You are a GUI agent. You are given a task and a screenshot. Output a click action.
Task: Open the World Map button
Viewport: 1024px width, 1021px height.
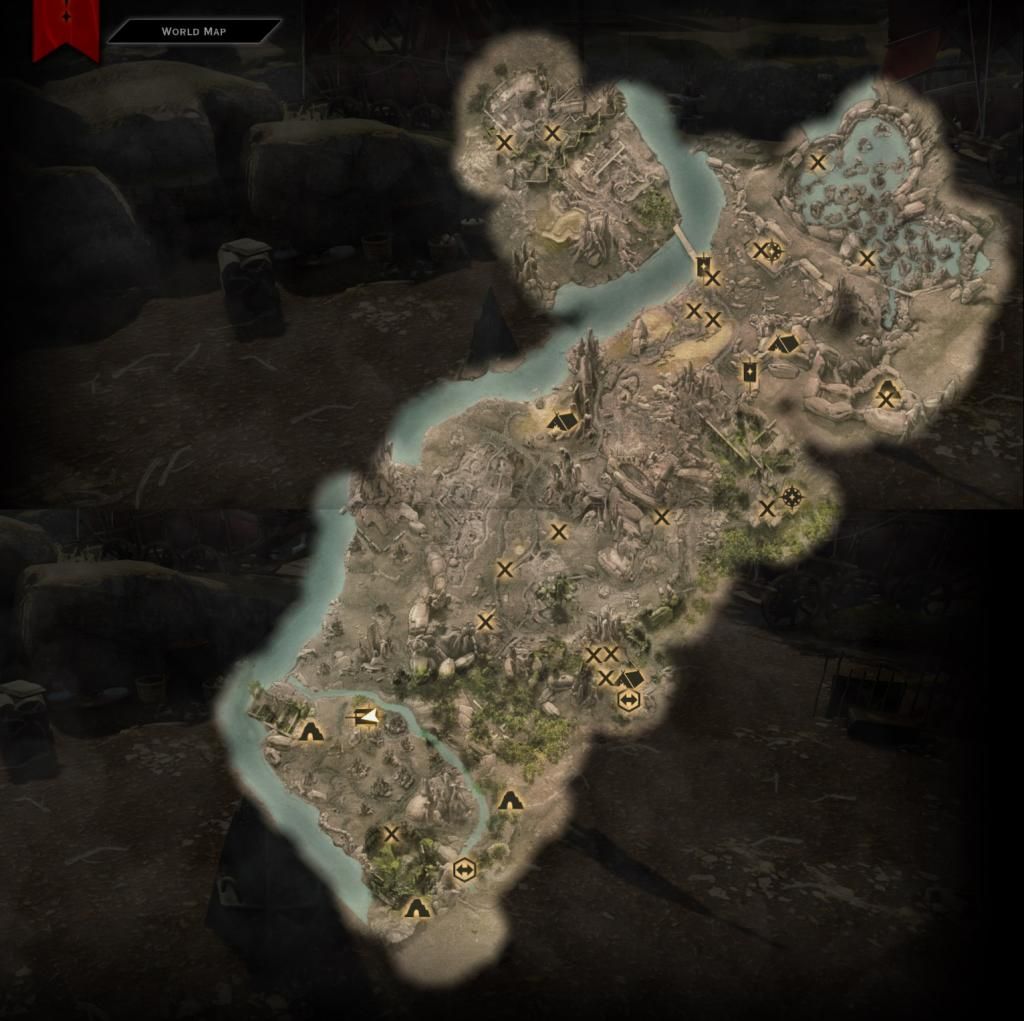click(x=194, y=31)
